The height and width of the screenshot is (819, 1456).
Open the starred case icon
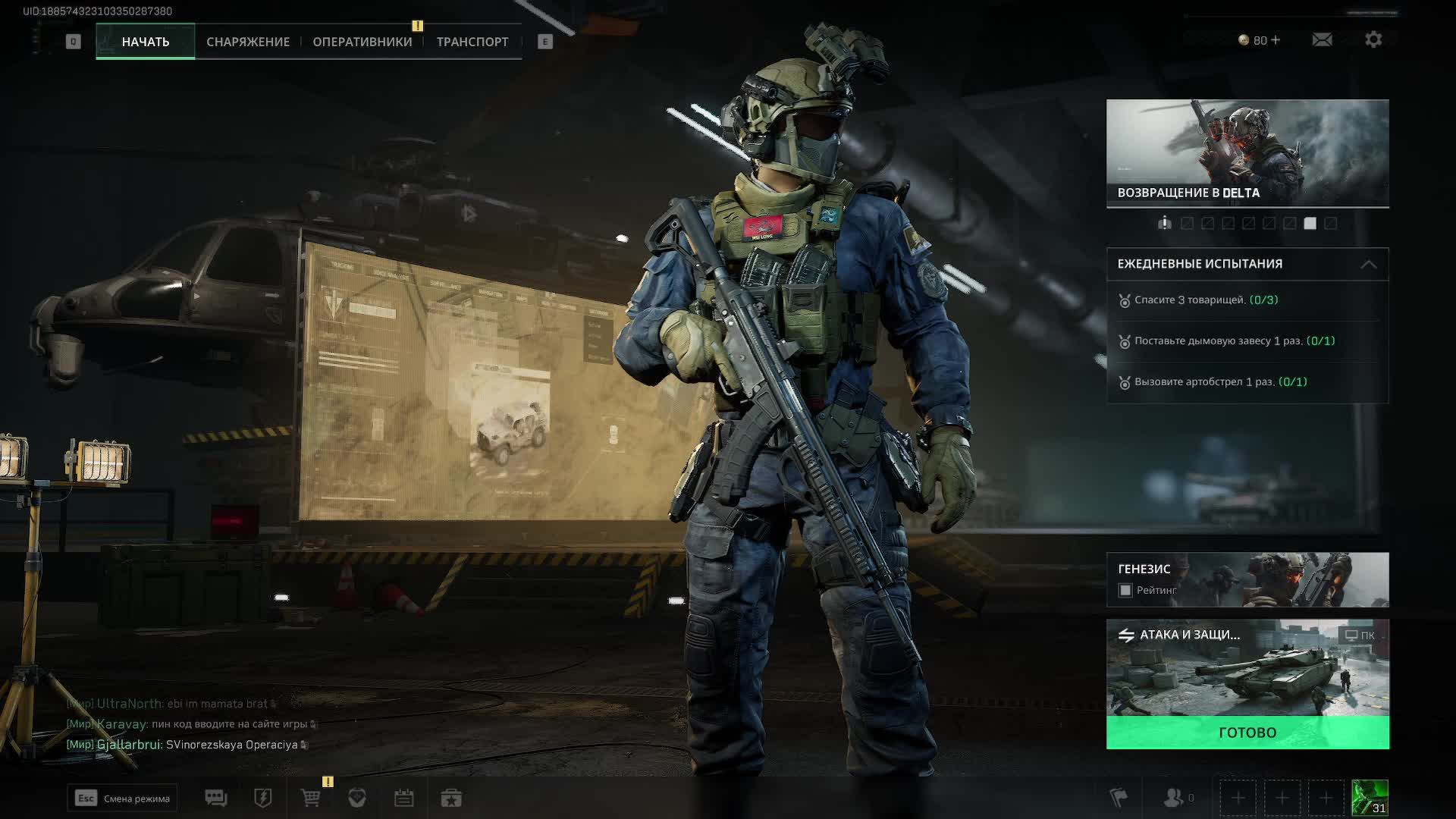451,798
